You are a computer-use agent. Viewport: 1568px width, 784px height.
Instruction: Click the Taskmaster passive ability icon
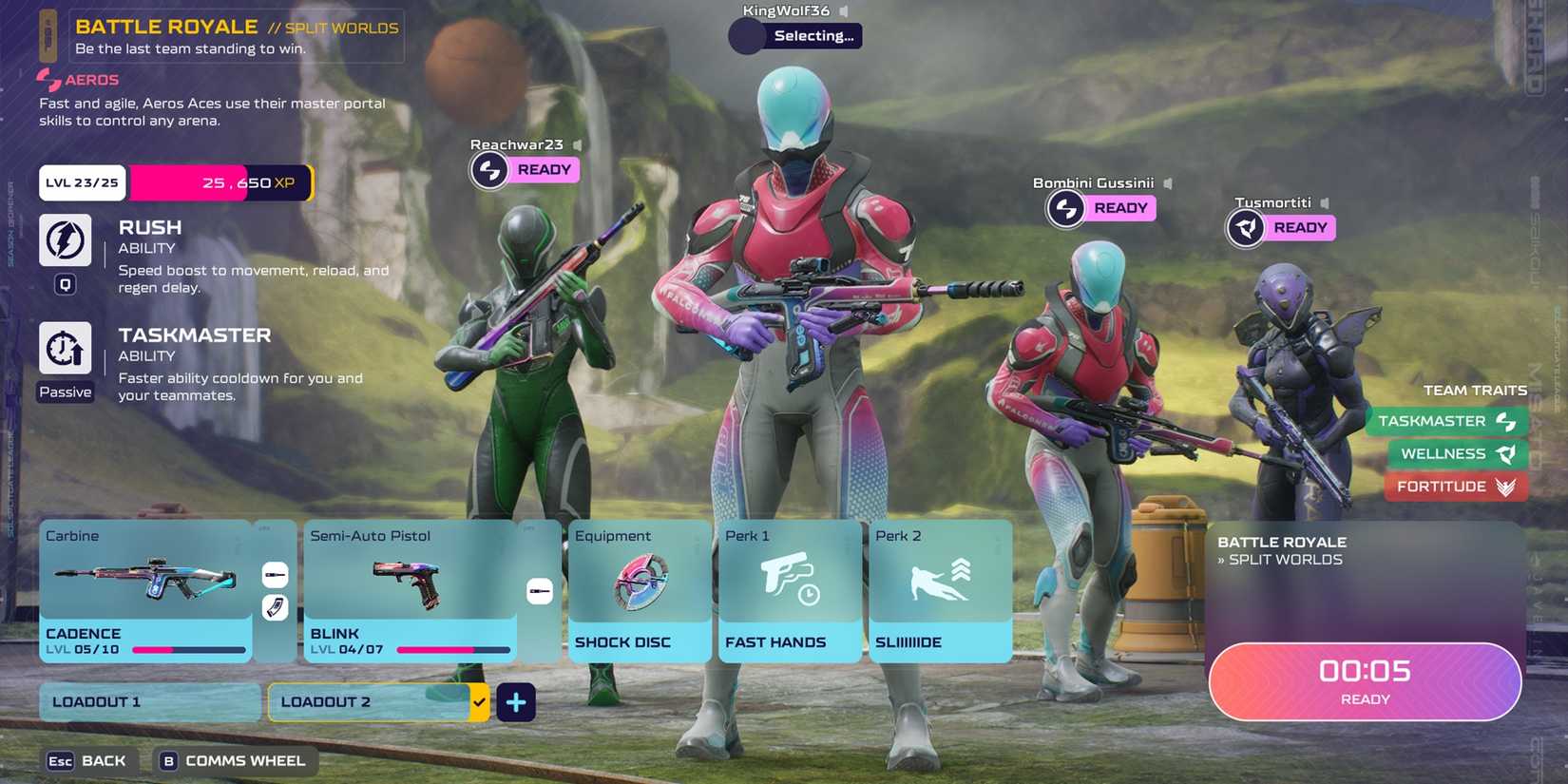coord(64,348)
